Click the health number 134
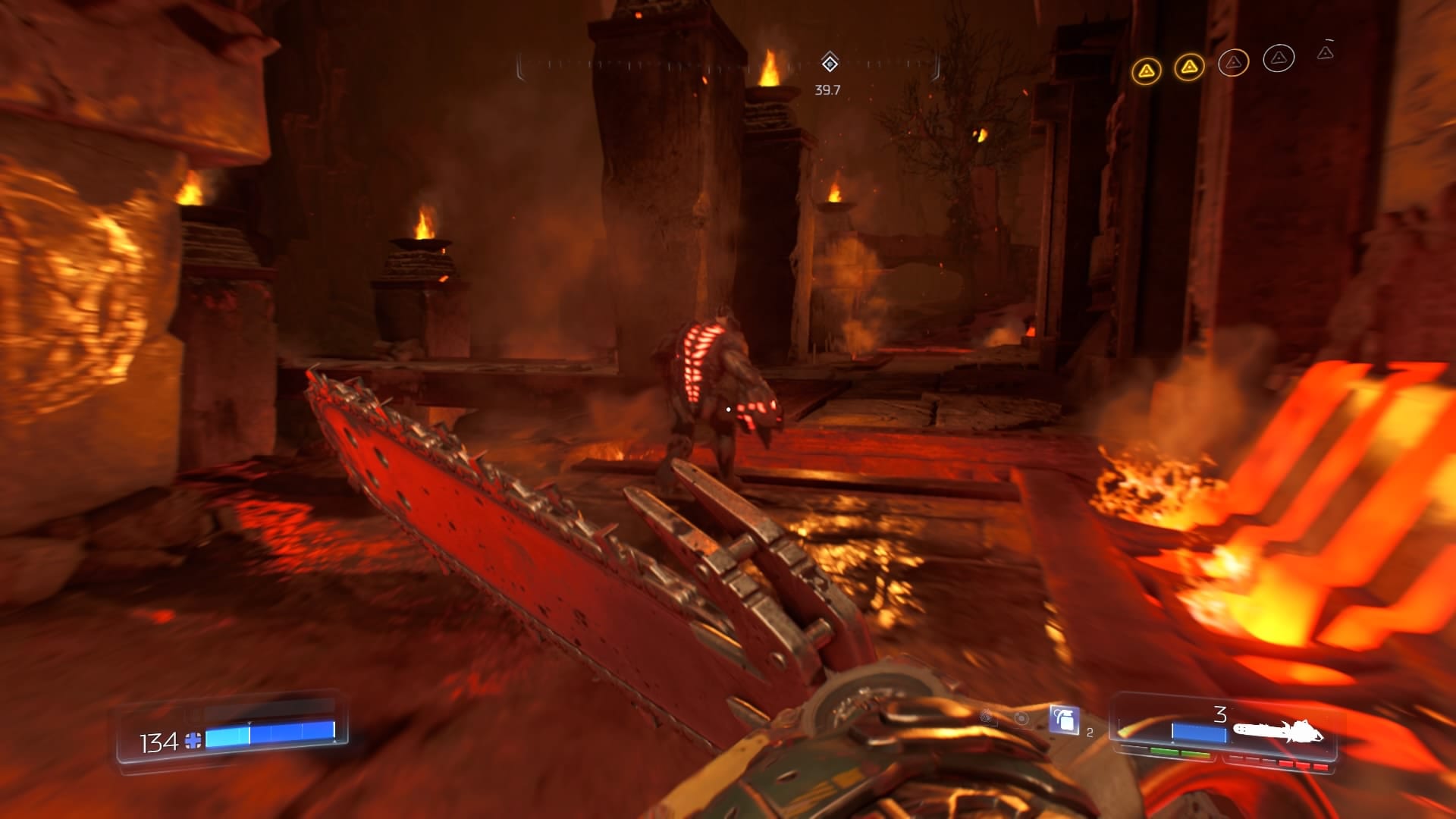This screenshot has height=819, width=1456. tap(158, 742)
